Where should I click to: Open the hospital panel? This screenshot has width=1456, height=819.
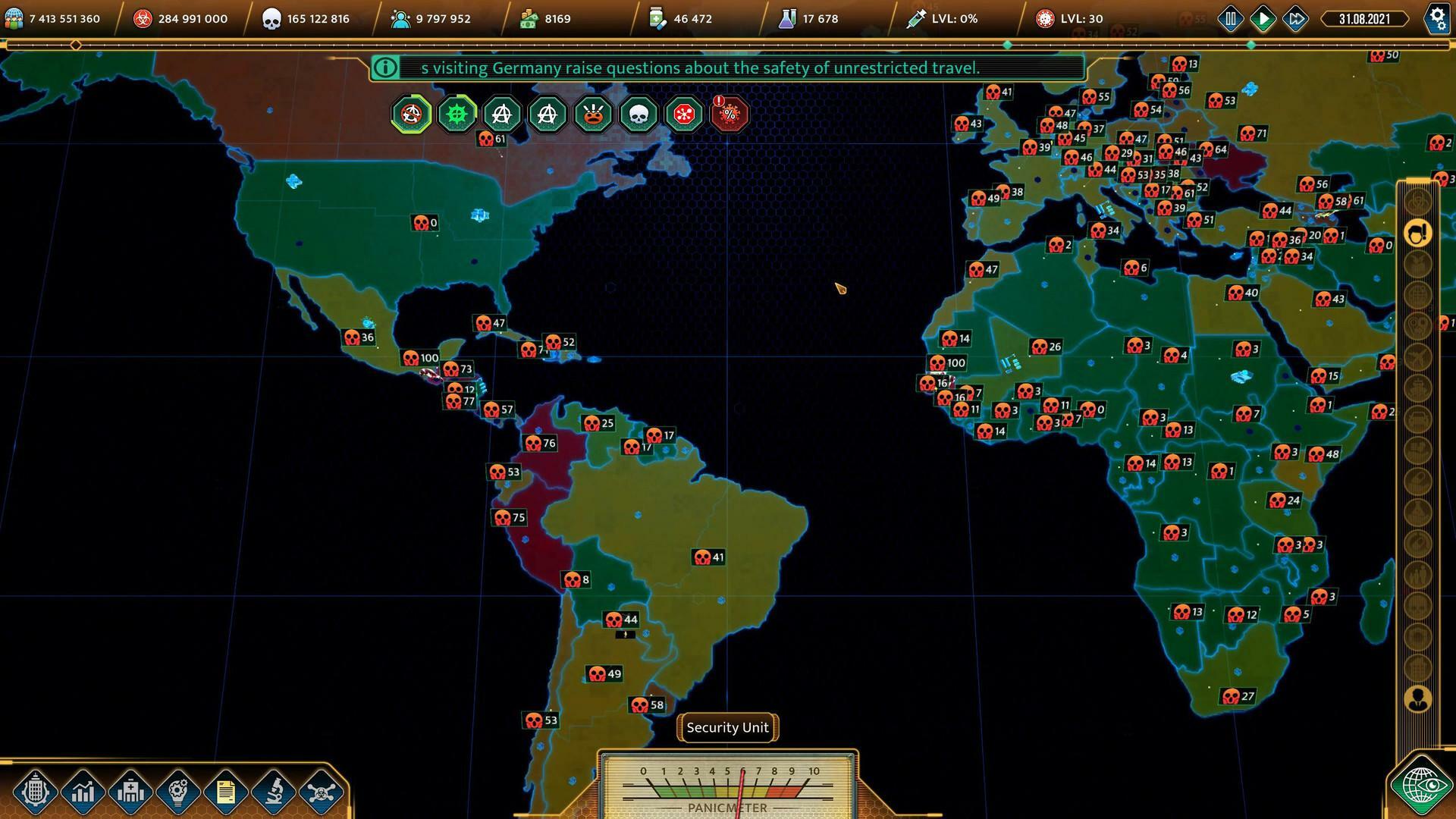pos(130,791)
